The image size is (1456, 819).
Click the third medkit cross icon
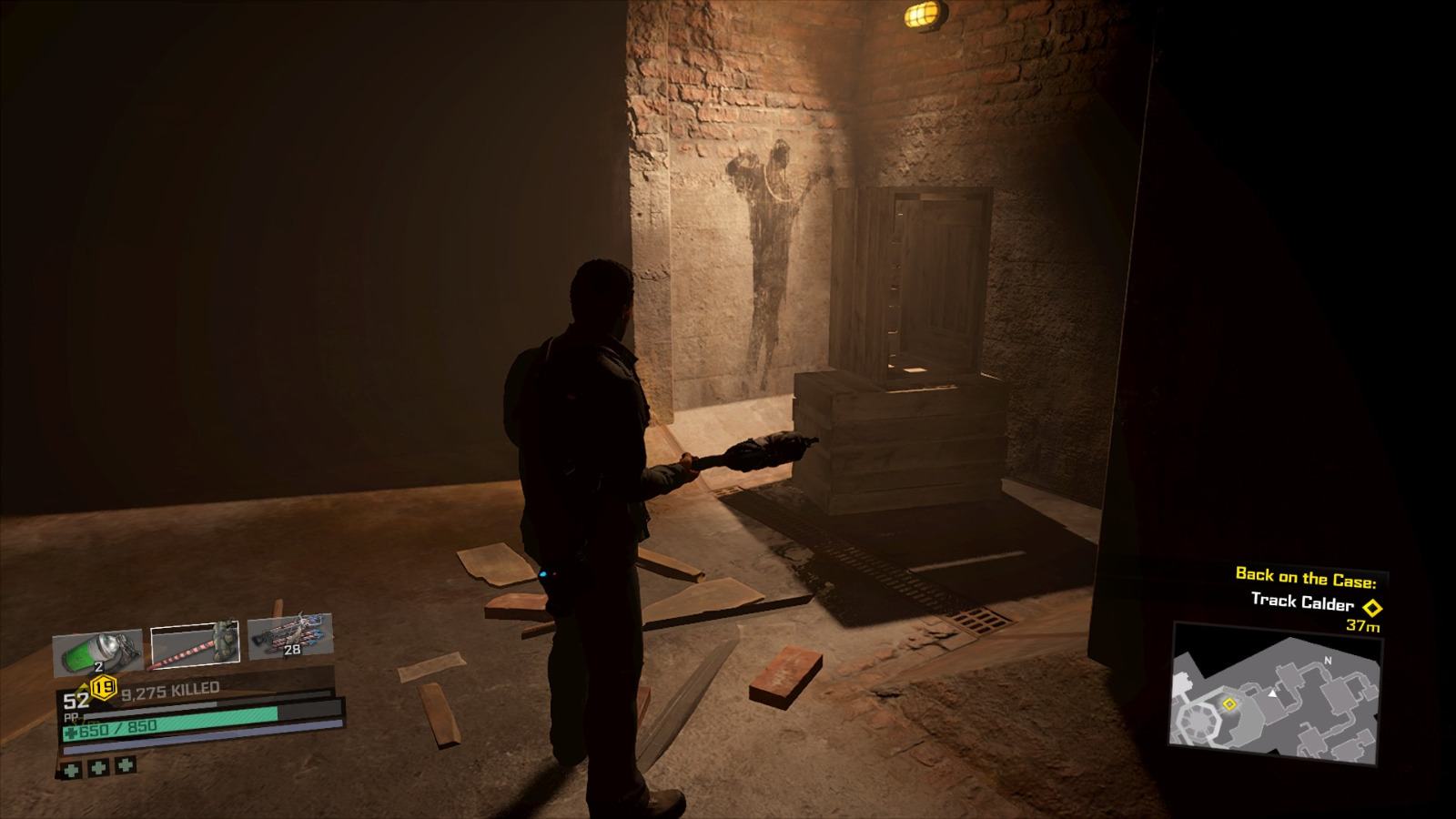pos(125,765)
